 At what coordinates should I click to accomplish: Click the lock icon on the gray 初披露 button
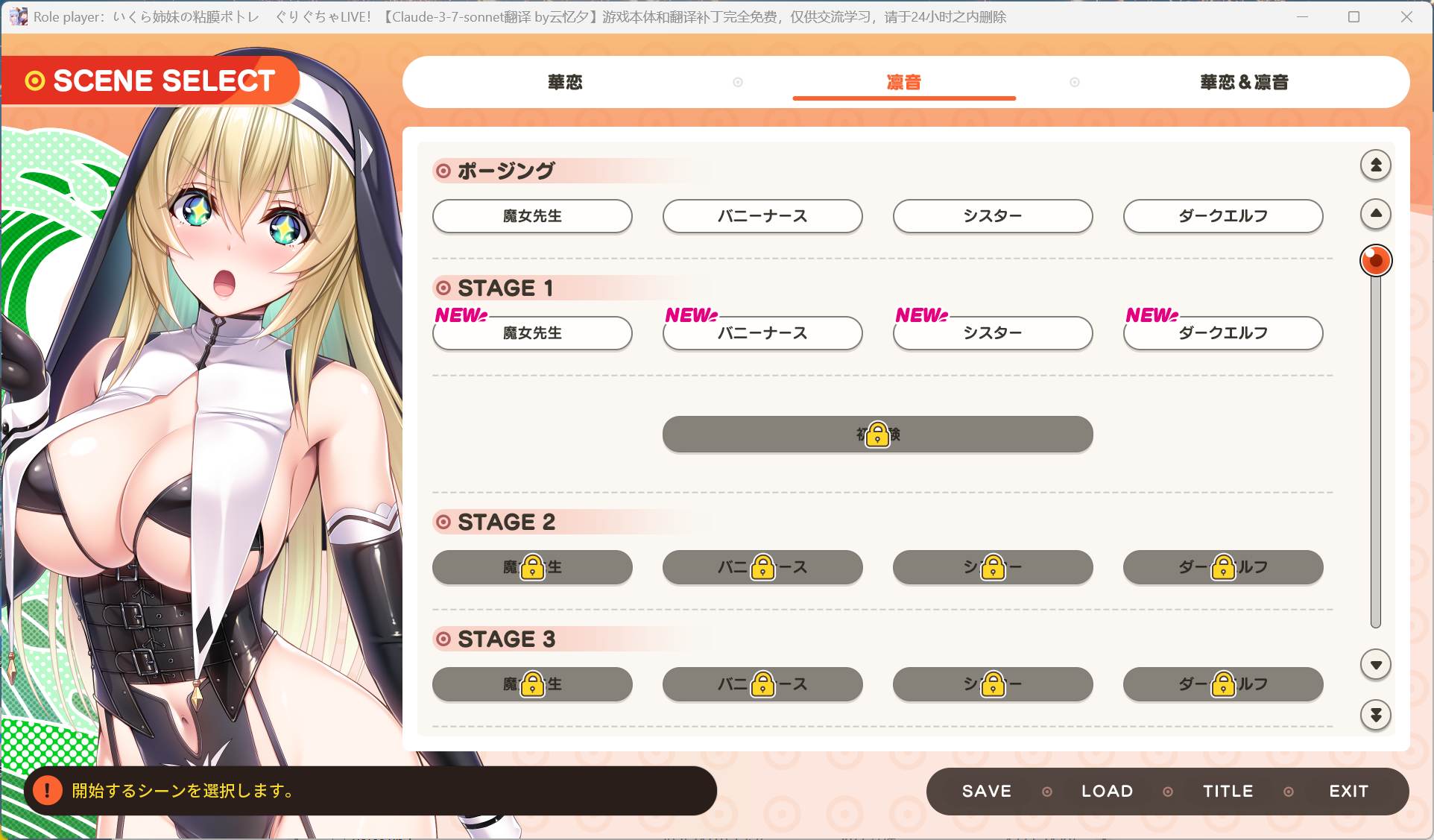877,434
